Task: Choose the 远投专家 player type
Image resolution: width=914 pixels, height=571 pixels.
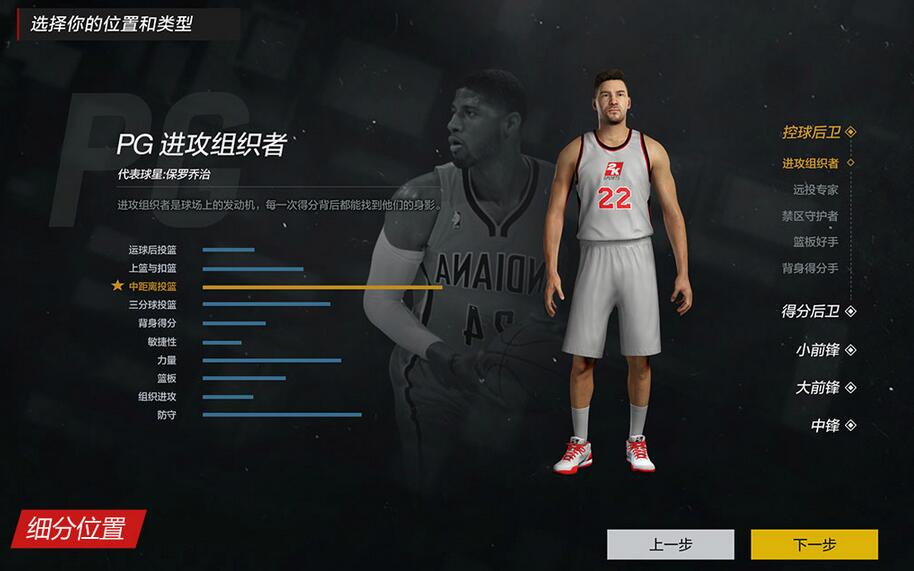Action: pyautogui.click(x=815, y=189)
